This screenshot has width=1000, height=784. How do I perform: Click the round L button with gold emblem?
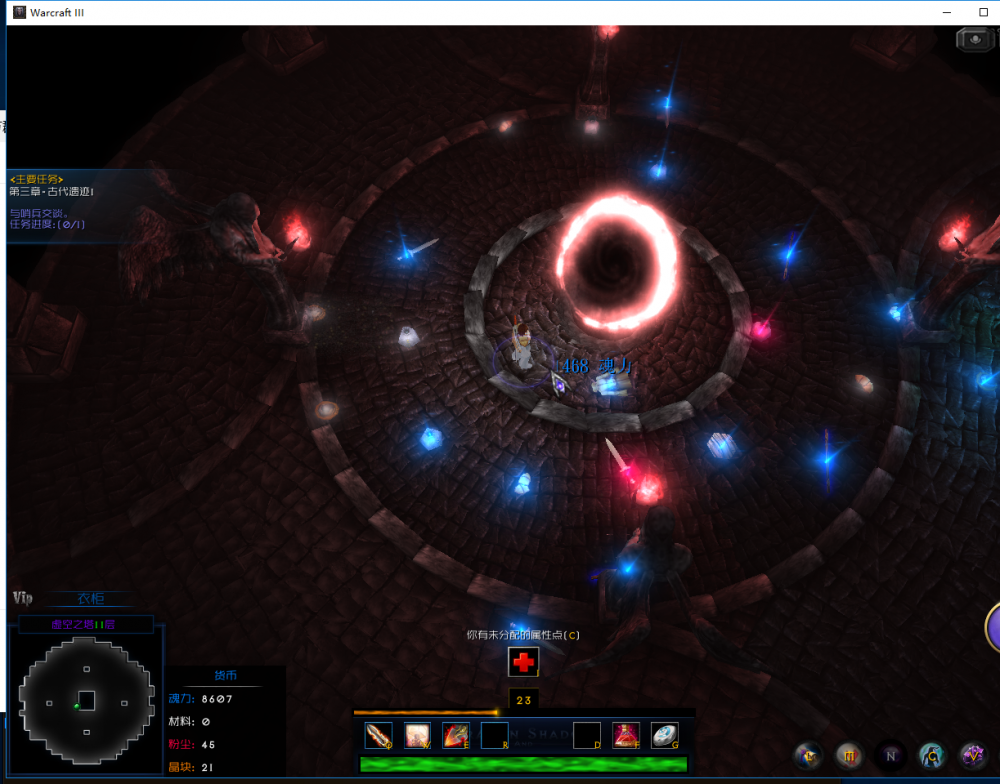[x=808, y=756]
